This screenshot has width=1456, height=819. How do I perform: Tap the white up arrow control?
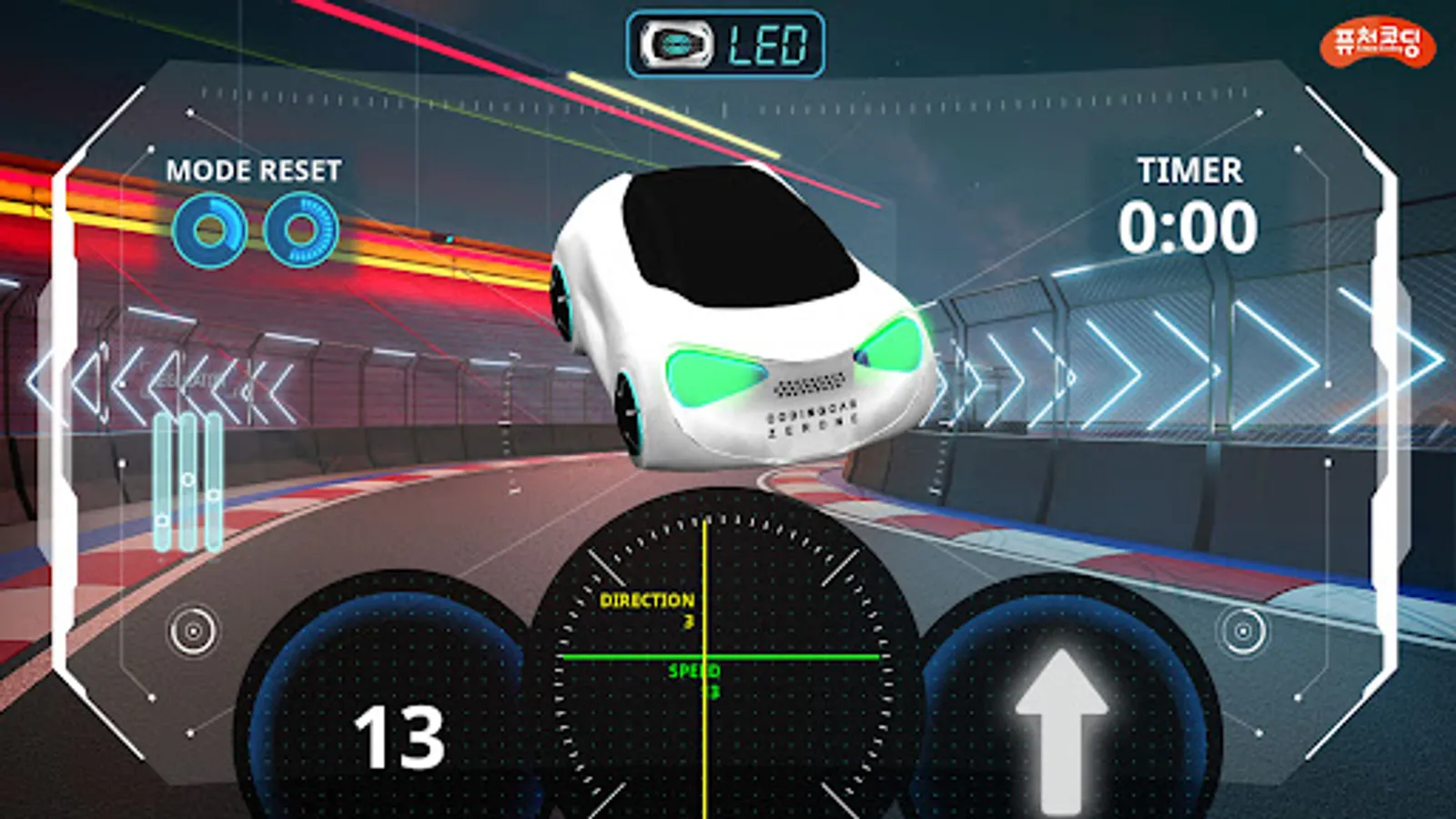[x=1061, y=728]
